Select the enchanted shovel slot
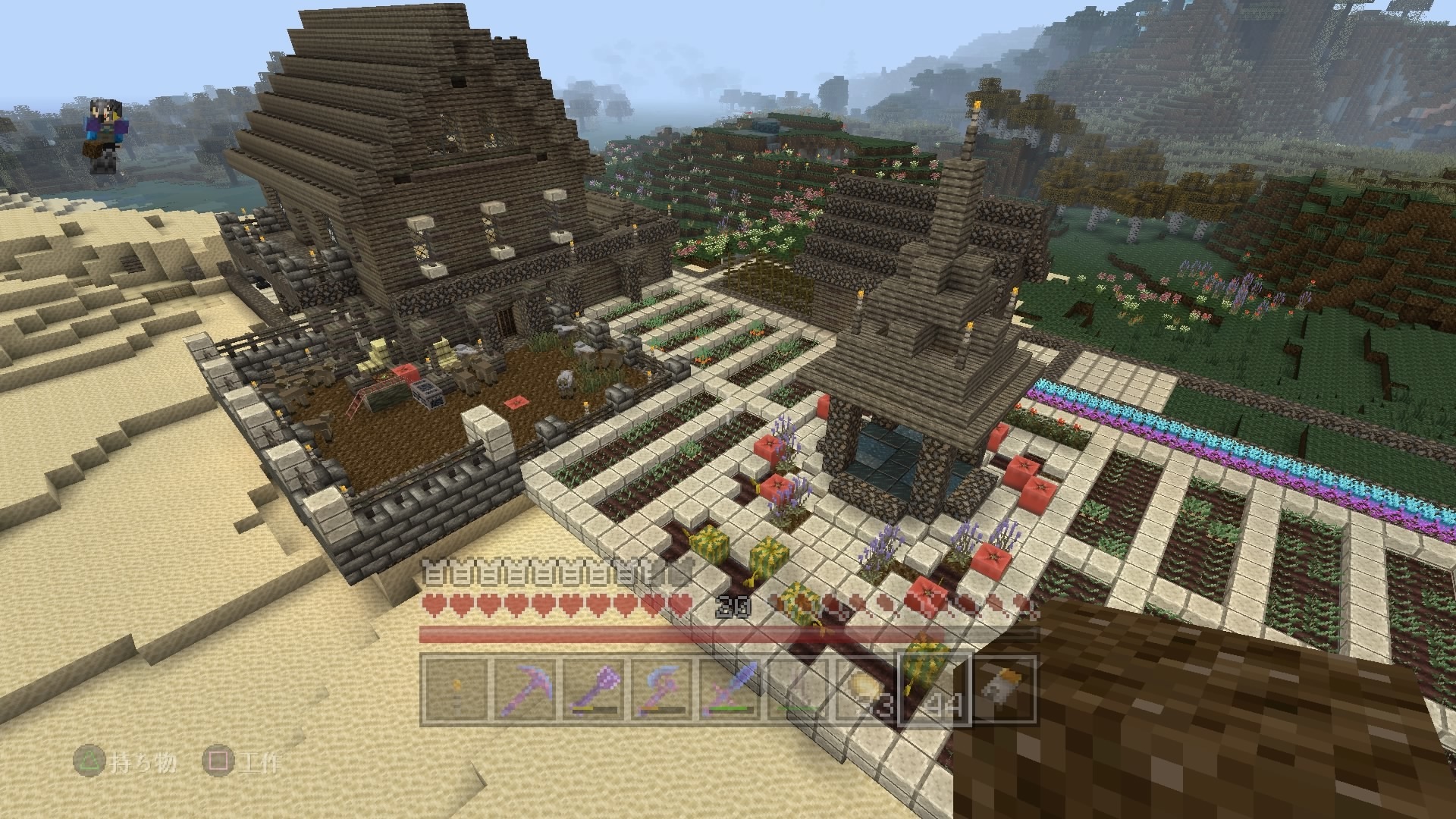 pos(592,689)
